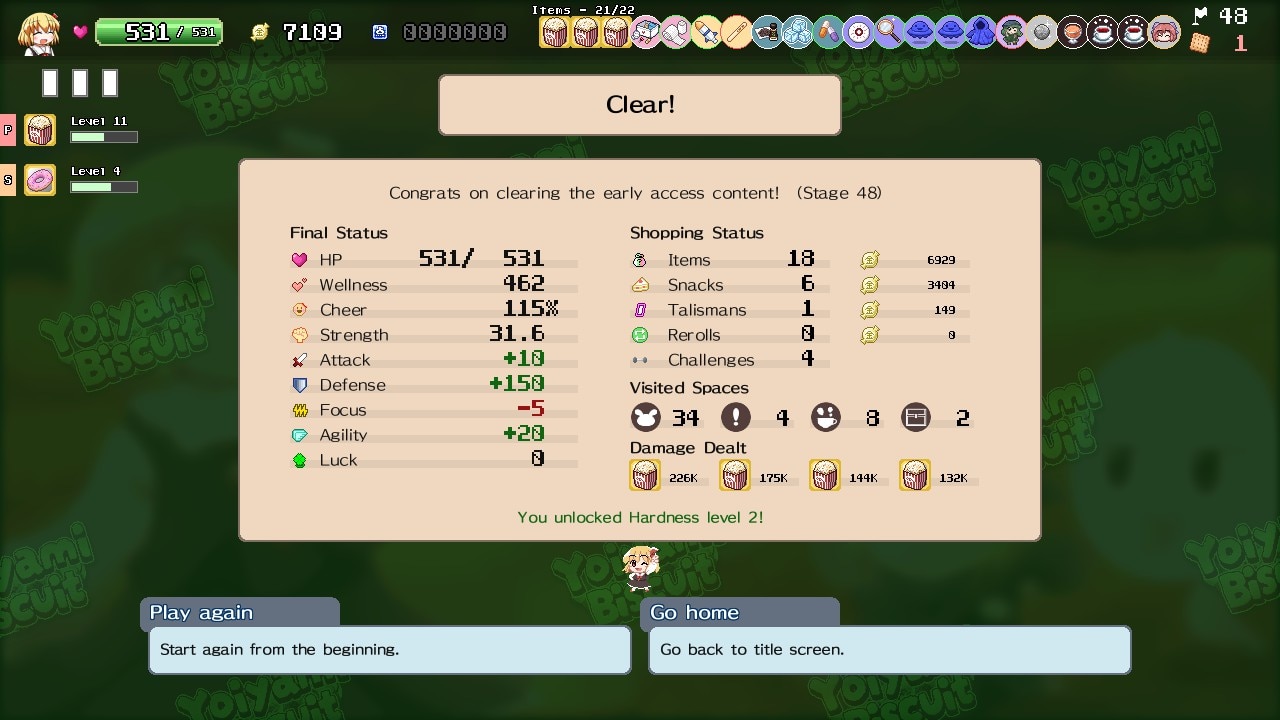Image resolution: width=1280 pixels, height=720 pixels.
Task: Select Go home to return to title screen
Action: [889, 649]
